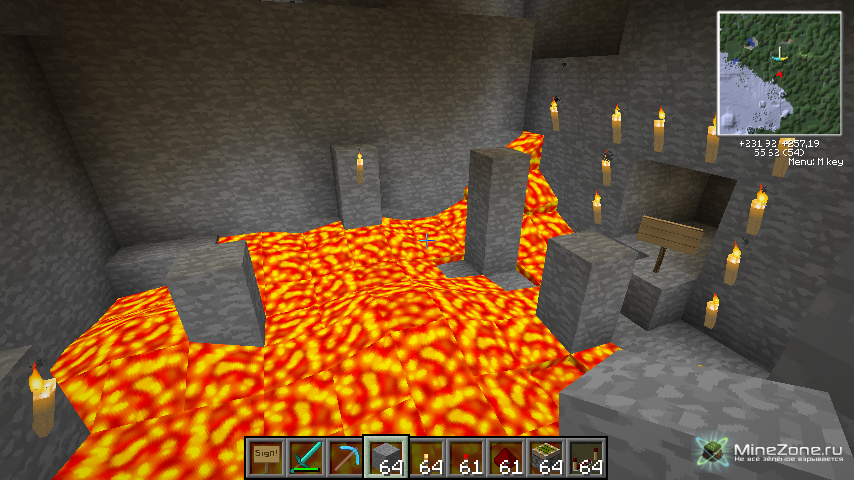The height and width of the screenshot is (480, 854).
Task: Select the diamond sword hotbar slot
Action: [306, 458]
